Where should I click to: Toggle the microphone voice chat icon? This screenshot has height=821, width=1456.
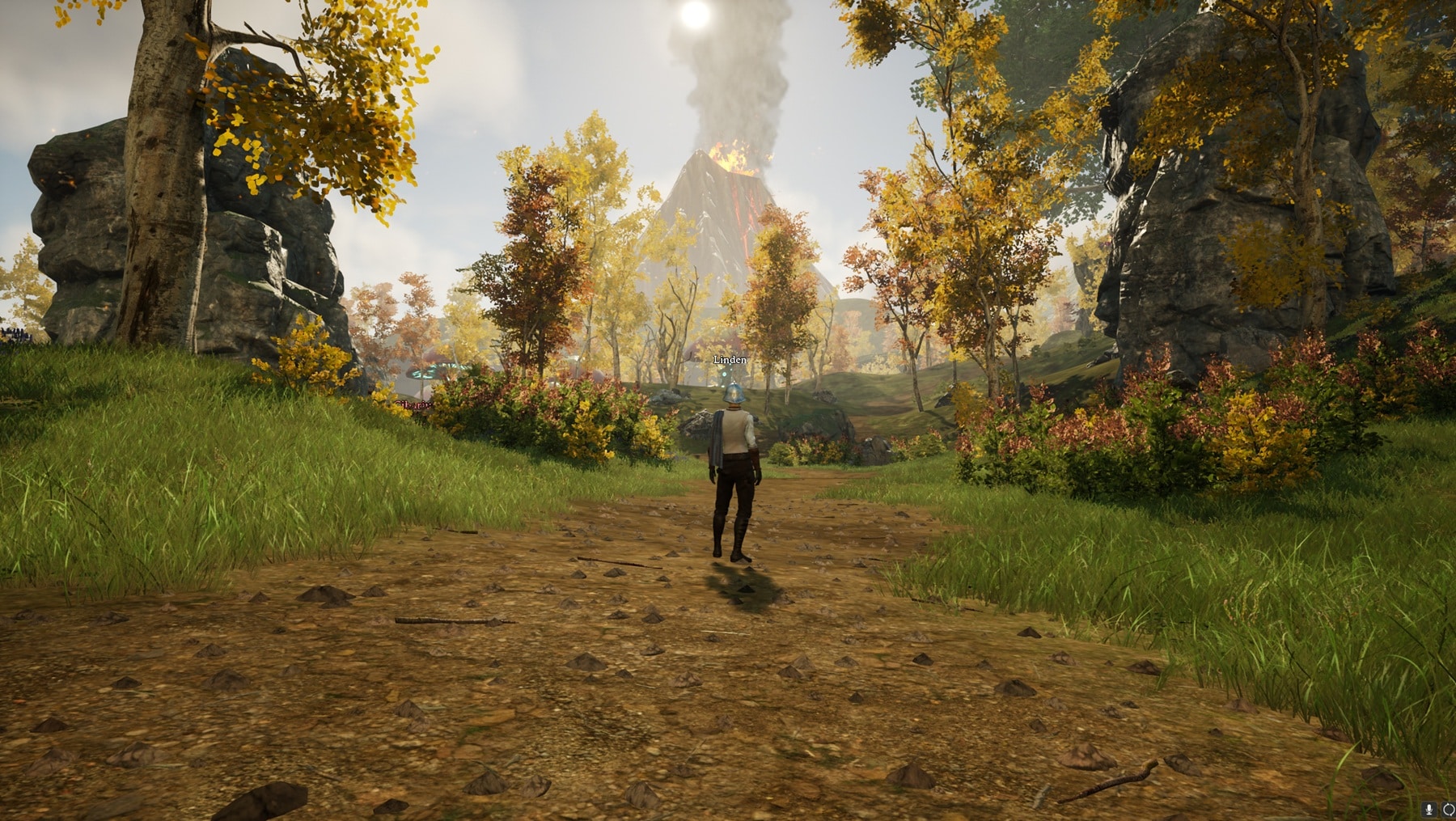1430,809
